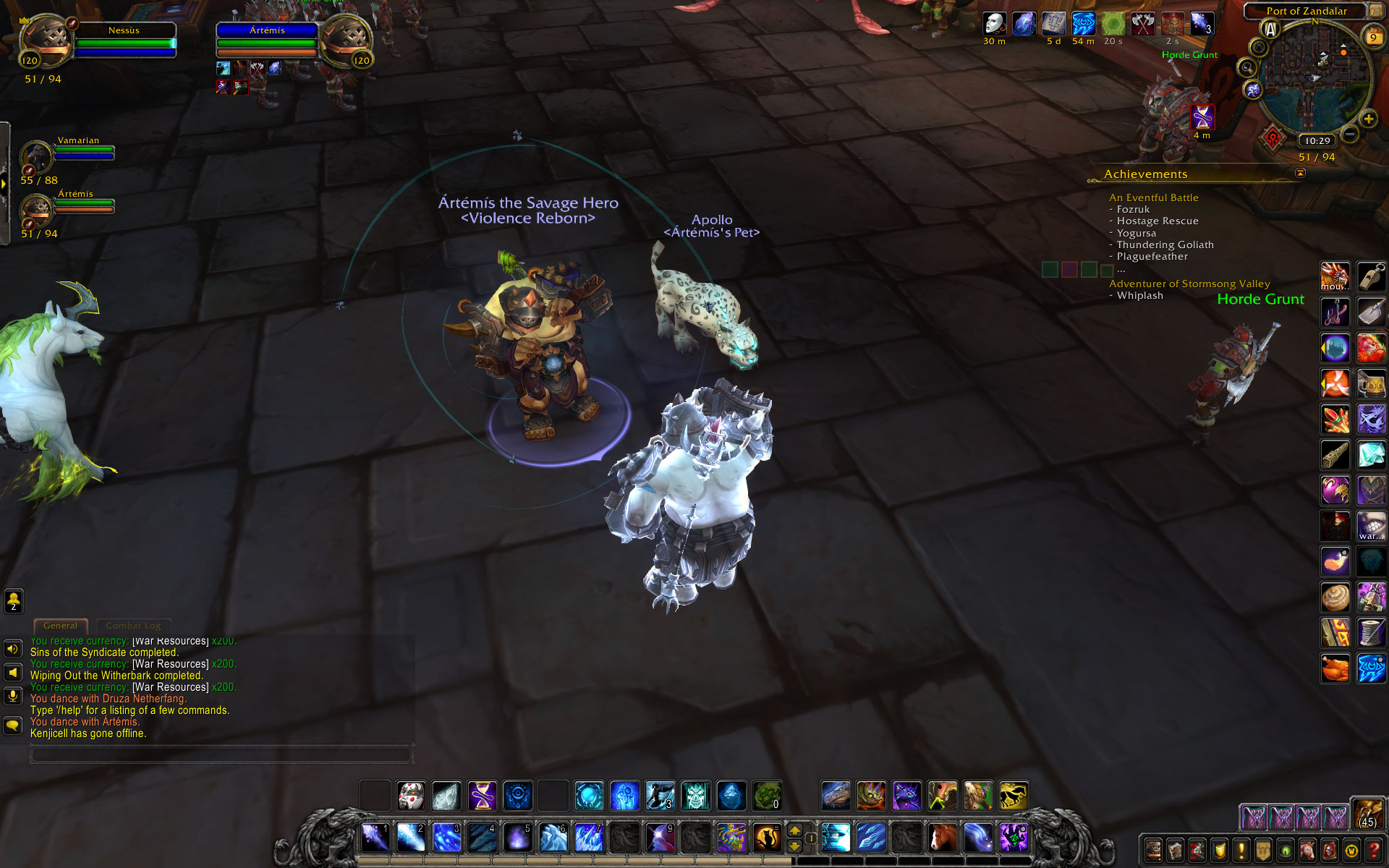Page the action bar up with the arrow
1389x868 pixels.
794,831
